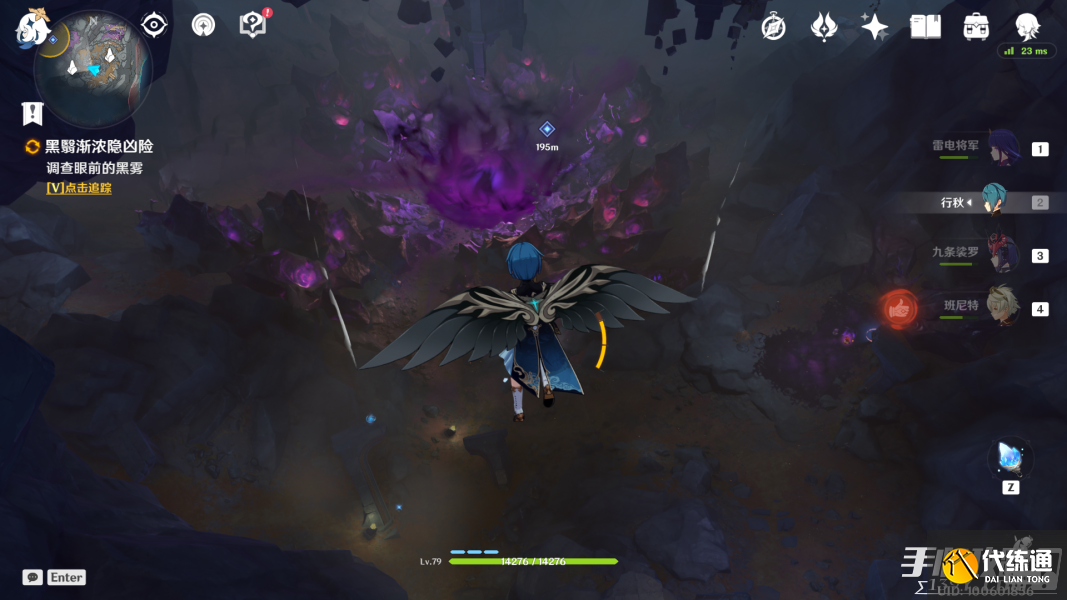Open the tutorial icon with red alert

(254, 25)
